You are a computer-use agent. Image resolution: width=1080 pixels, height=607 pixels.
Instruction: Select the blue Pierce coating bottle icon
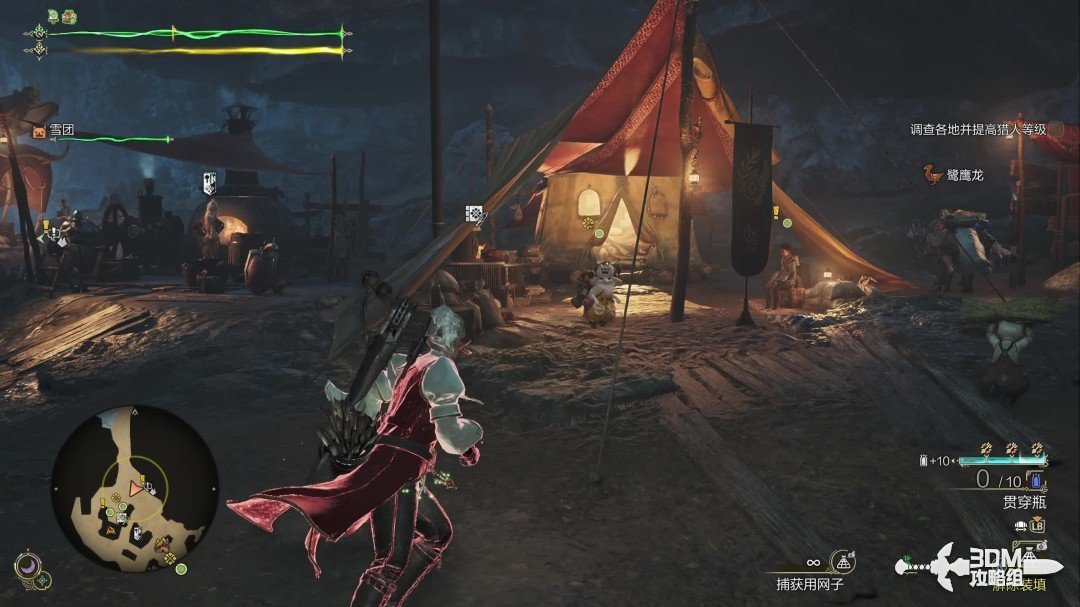click(1035, 481)
